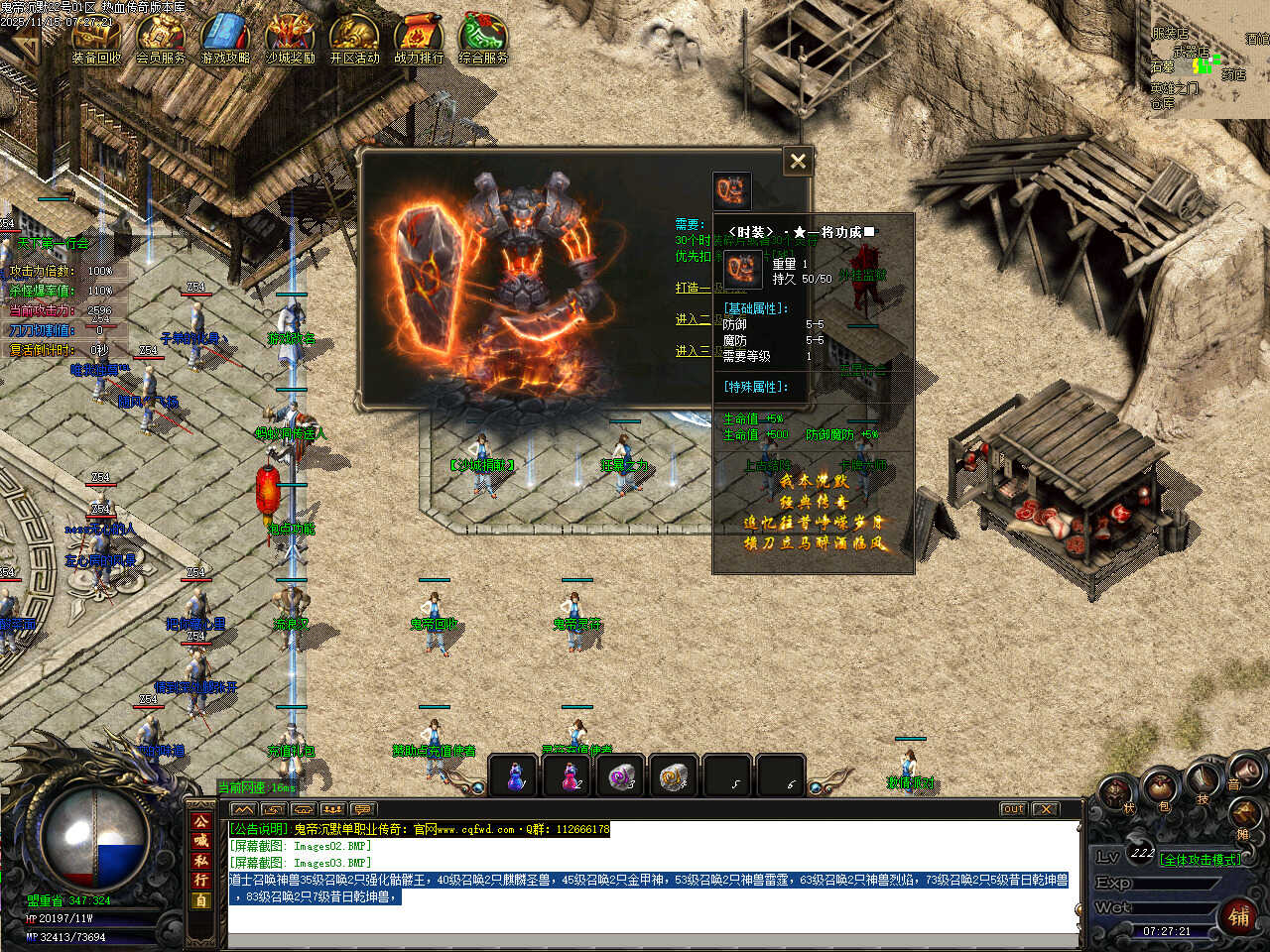Show the 游戏攻略 game guide
The width and height of the screenshot is (1270, 952).
[x=225, y=40]
